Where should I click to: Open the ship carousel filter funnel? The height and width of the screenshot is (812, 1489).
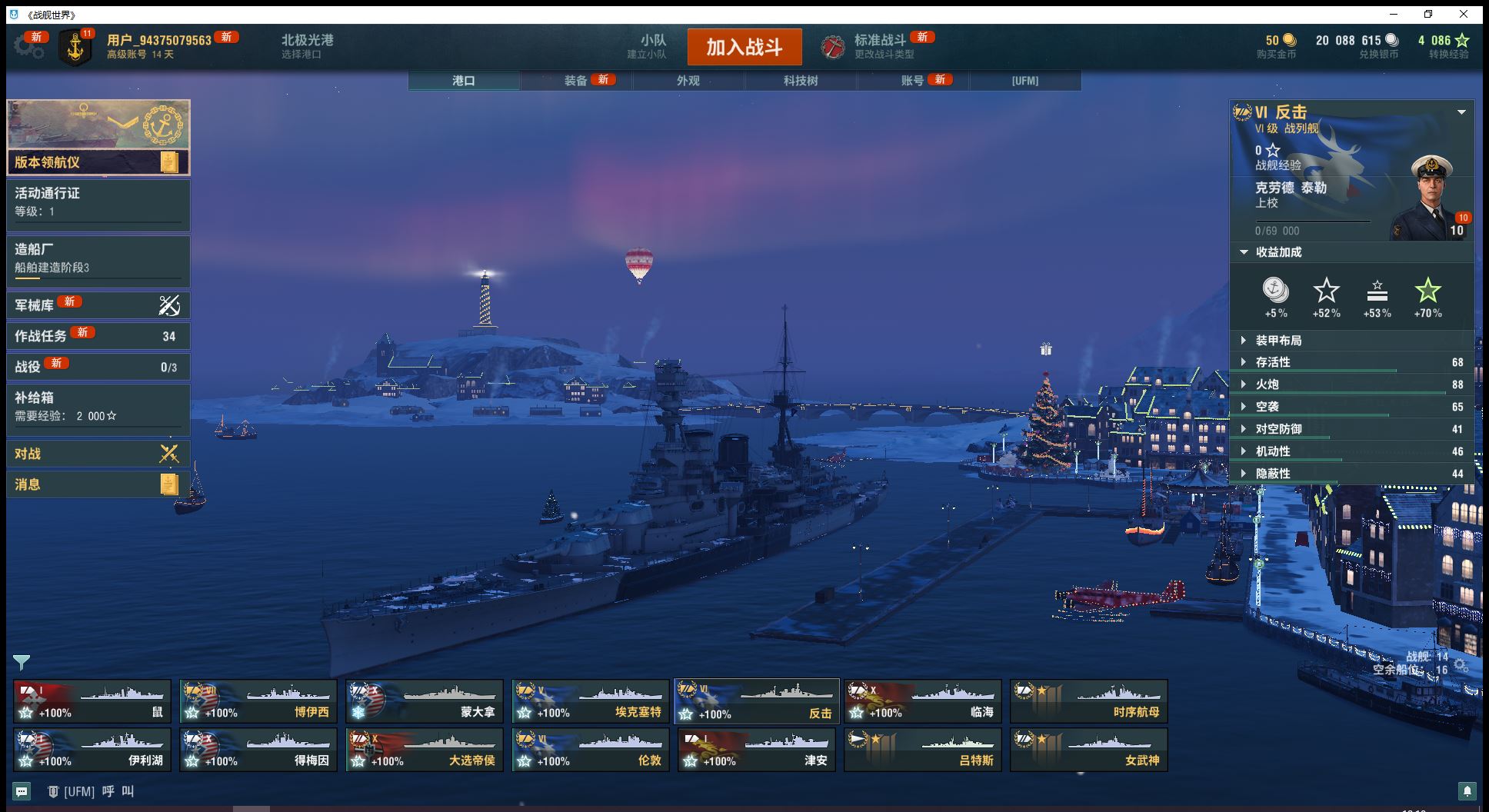pyautogui.click(x=22, y=662)
